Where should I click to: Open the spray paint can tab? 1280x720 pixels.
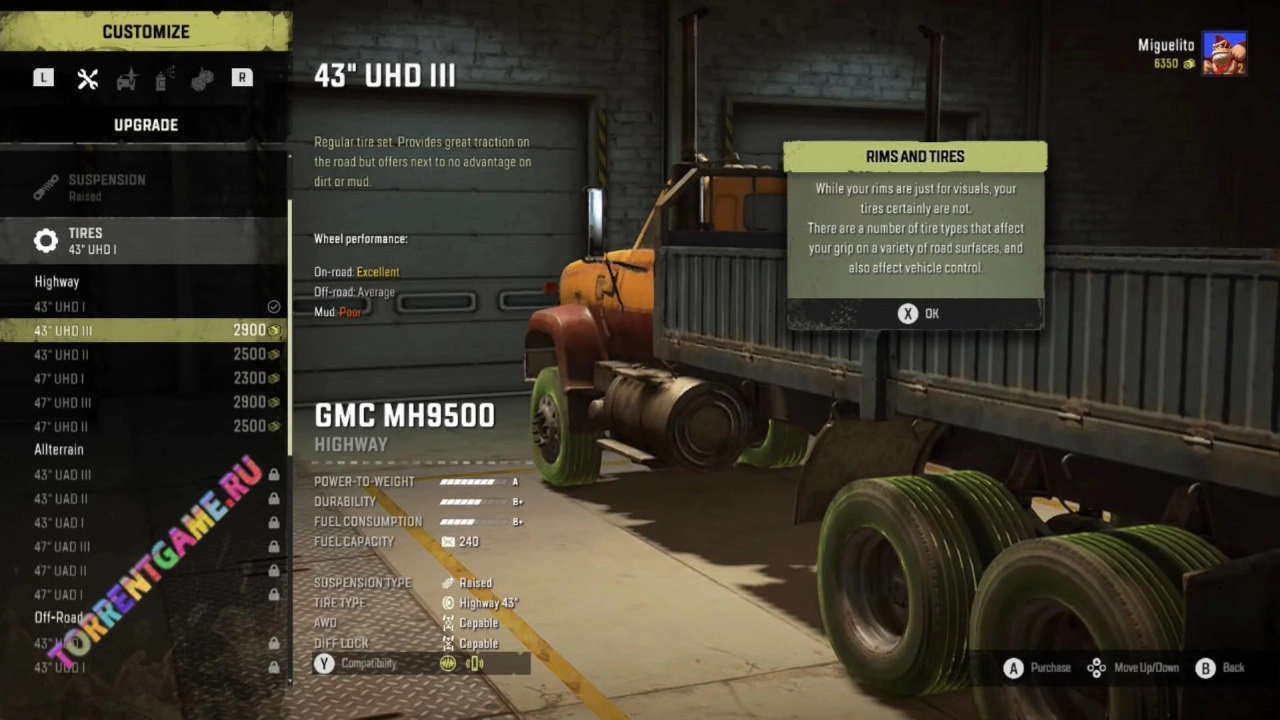click(x=165, y=79)
